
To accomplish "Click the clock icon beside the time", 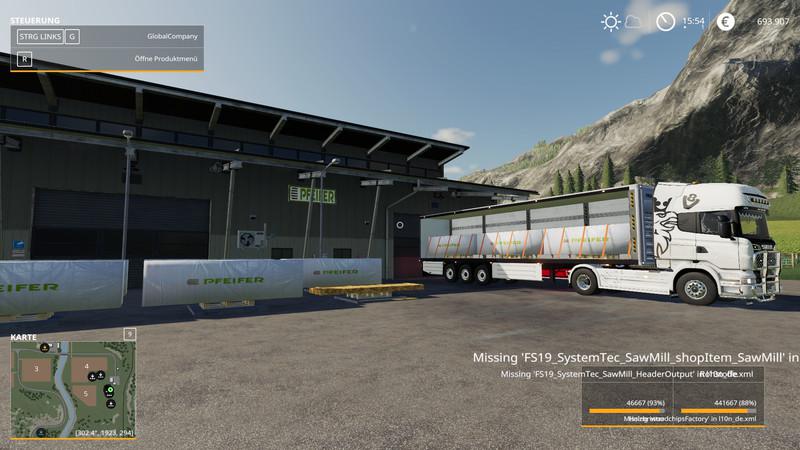I will [665, 21].
